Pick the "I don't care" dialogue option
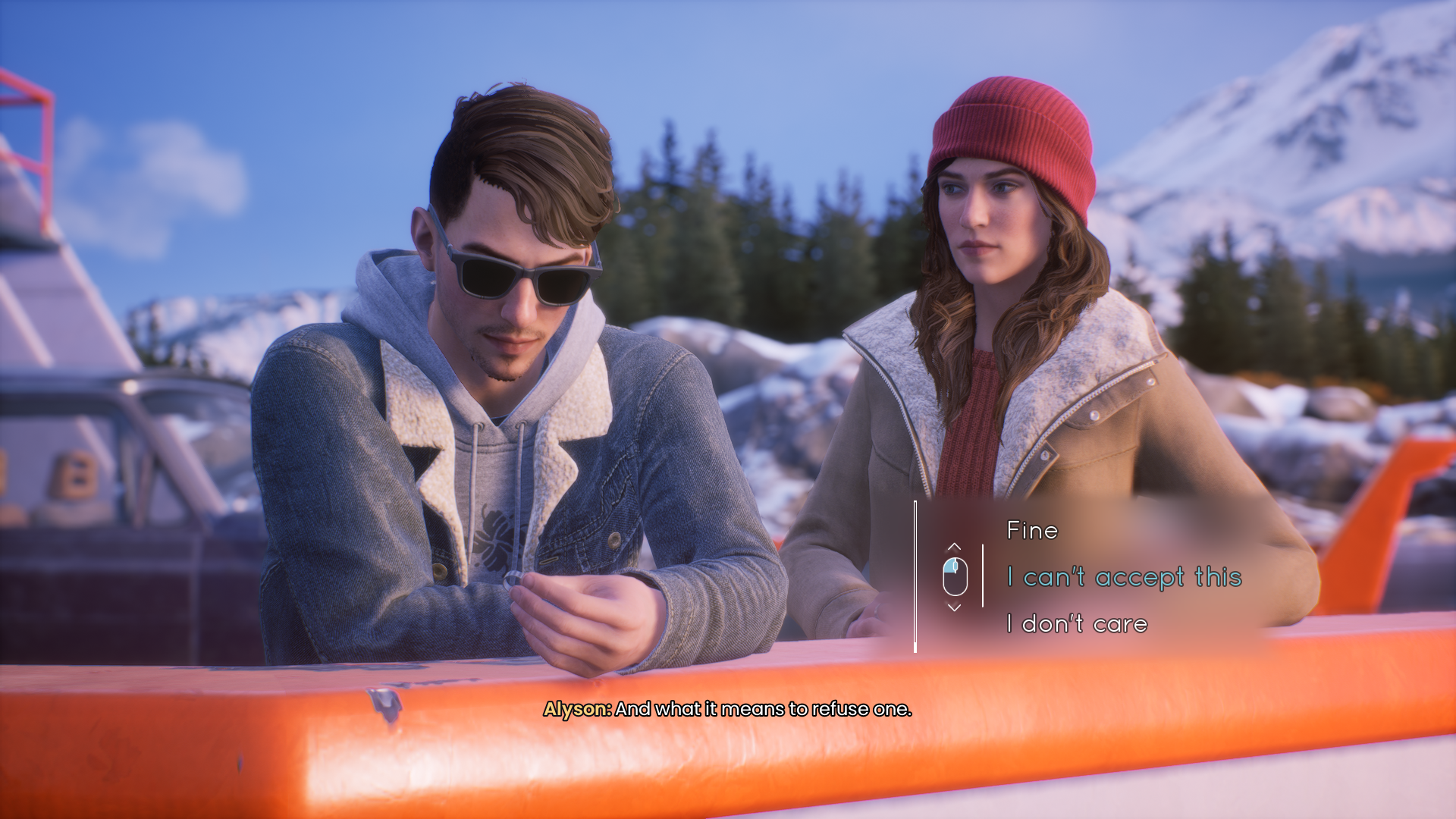1456x819 pixels. pyautogui.click(x=1077, y=624)
